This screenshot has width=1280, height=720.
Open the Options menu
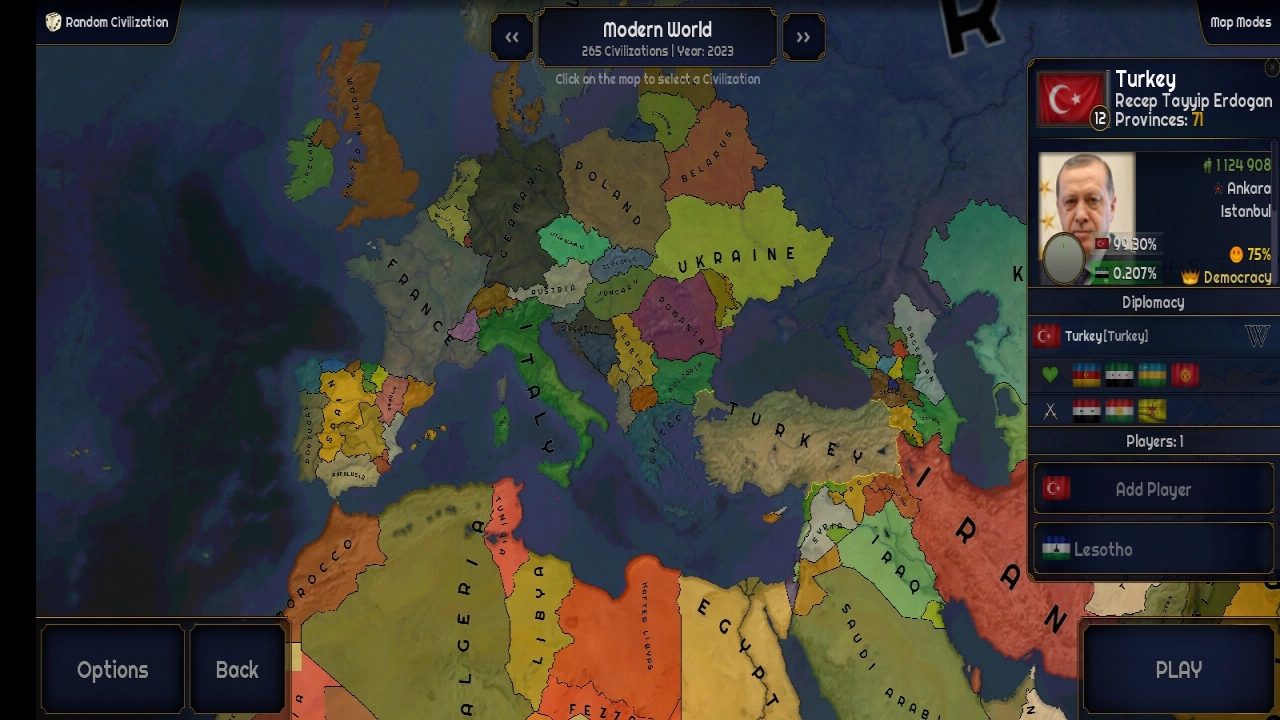pyautogui.click(x=112, y=670)
